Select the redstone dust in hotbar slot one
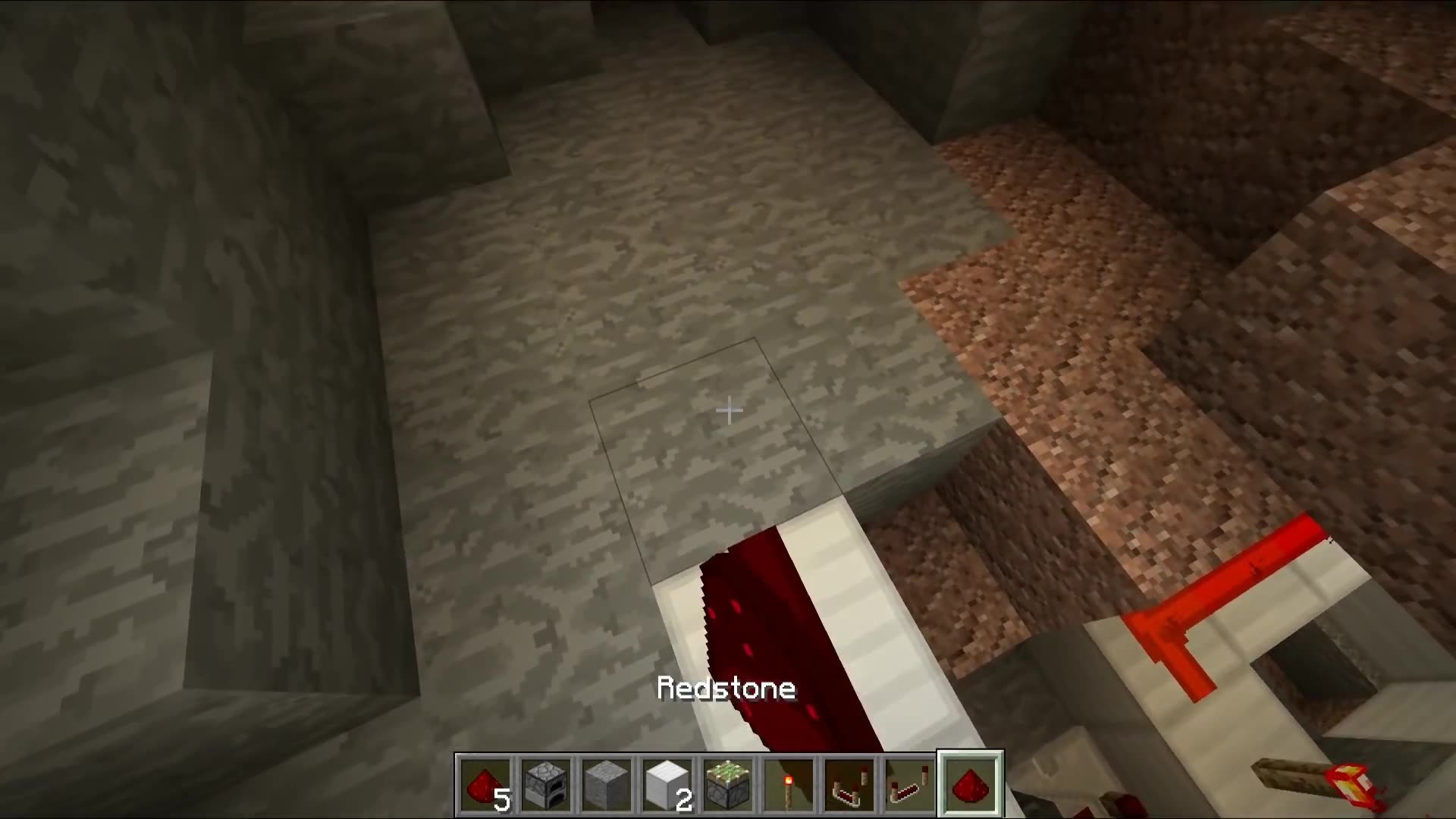Screen dimensions: 1456x819 (x=485, y=785)
